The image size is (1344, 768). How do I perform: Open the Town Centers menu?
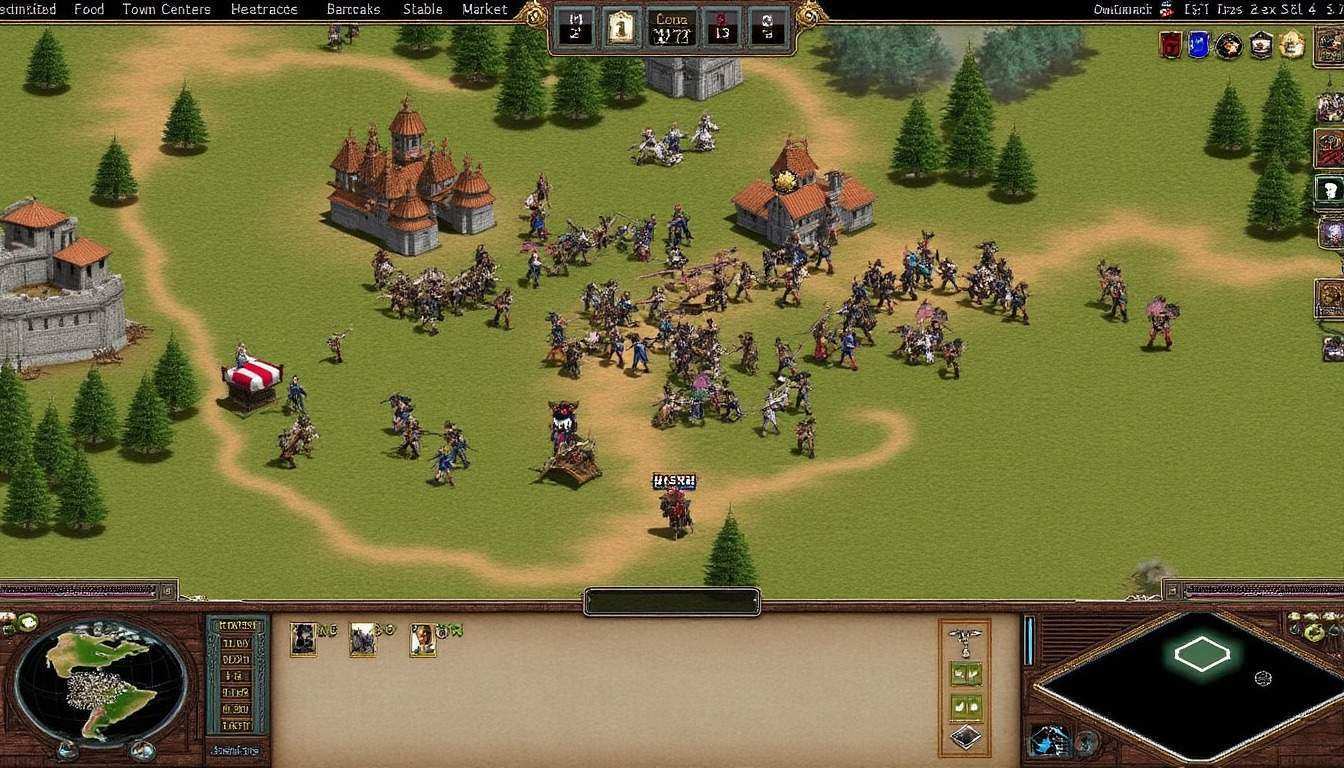(166, 9)
